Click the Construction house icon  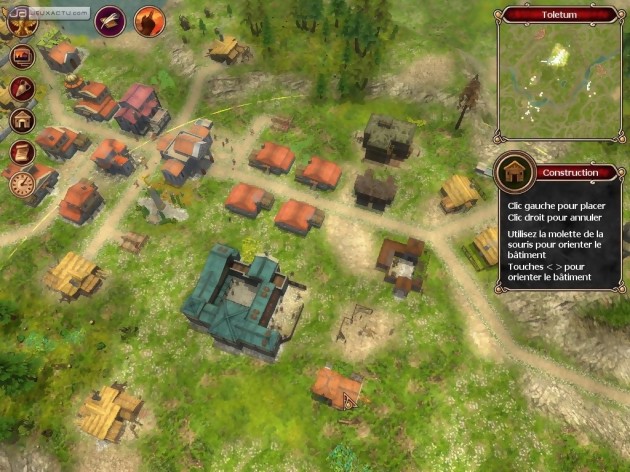pyautogui.click(x=514, y=173)
